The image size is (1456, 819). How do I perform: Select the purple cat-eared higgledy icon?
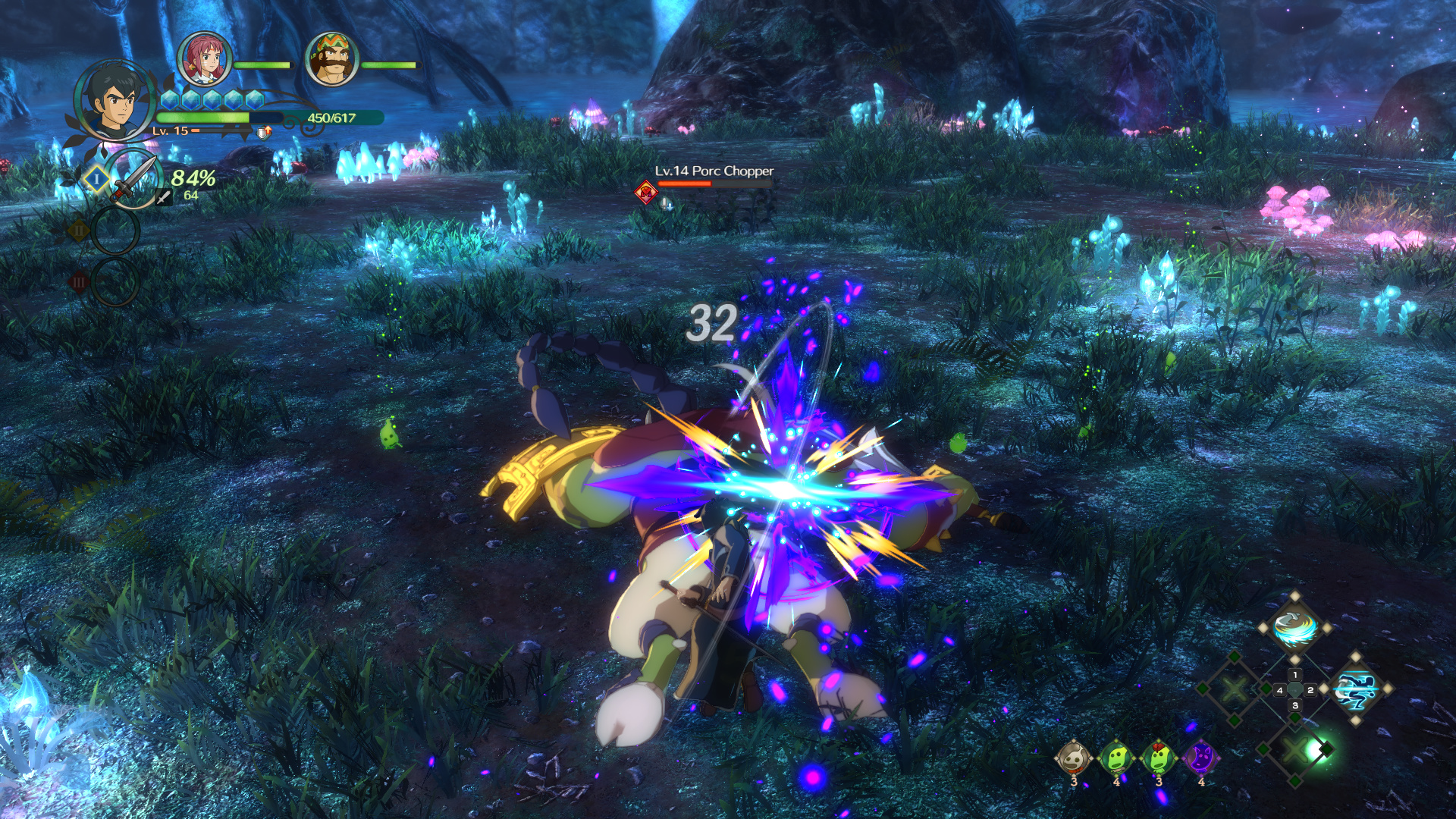1201,758
